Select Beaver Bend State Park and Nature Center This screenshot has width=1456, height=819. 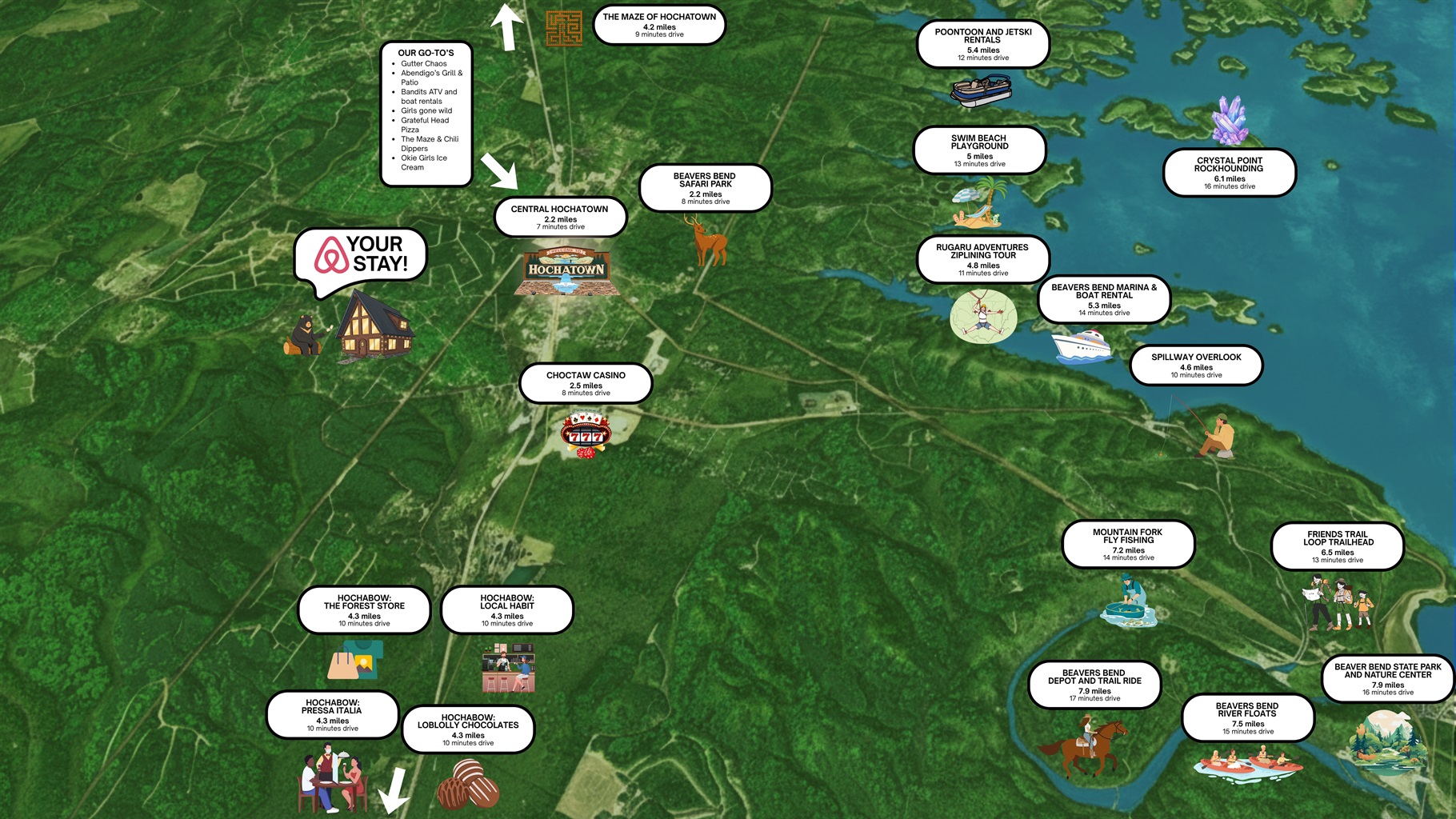1387,678
